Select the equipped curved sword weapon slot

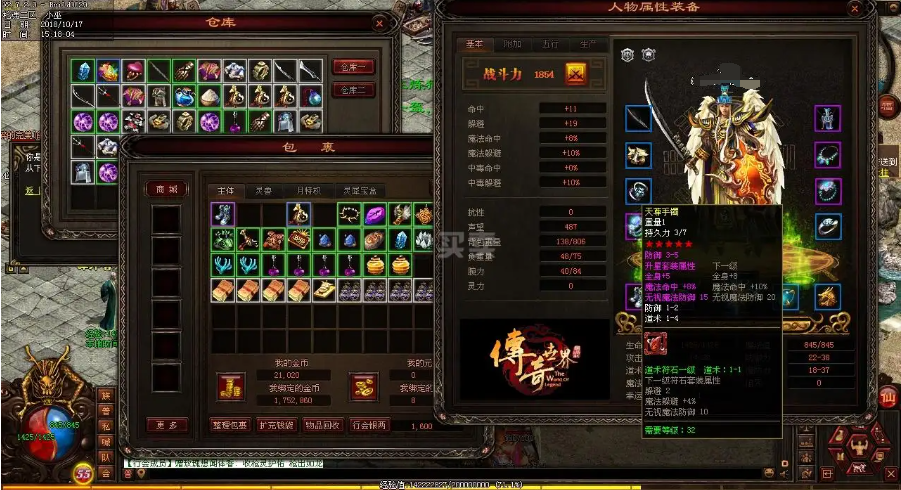638,118
